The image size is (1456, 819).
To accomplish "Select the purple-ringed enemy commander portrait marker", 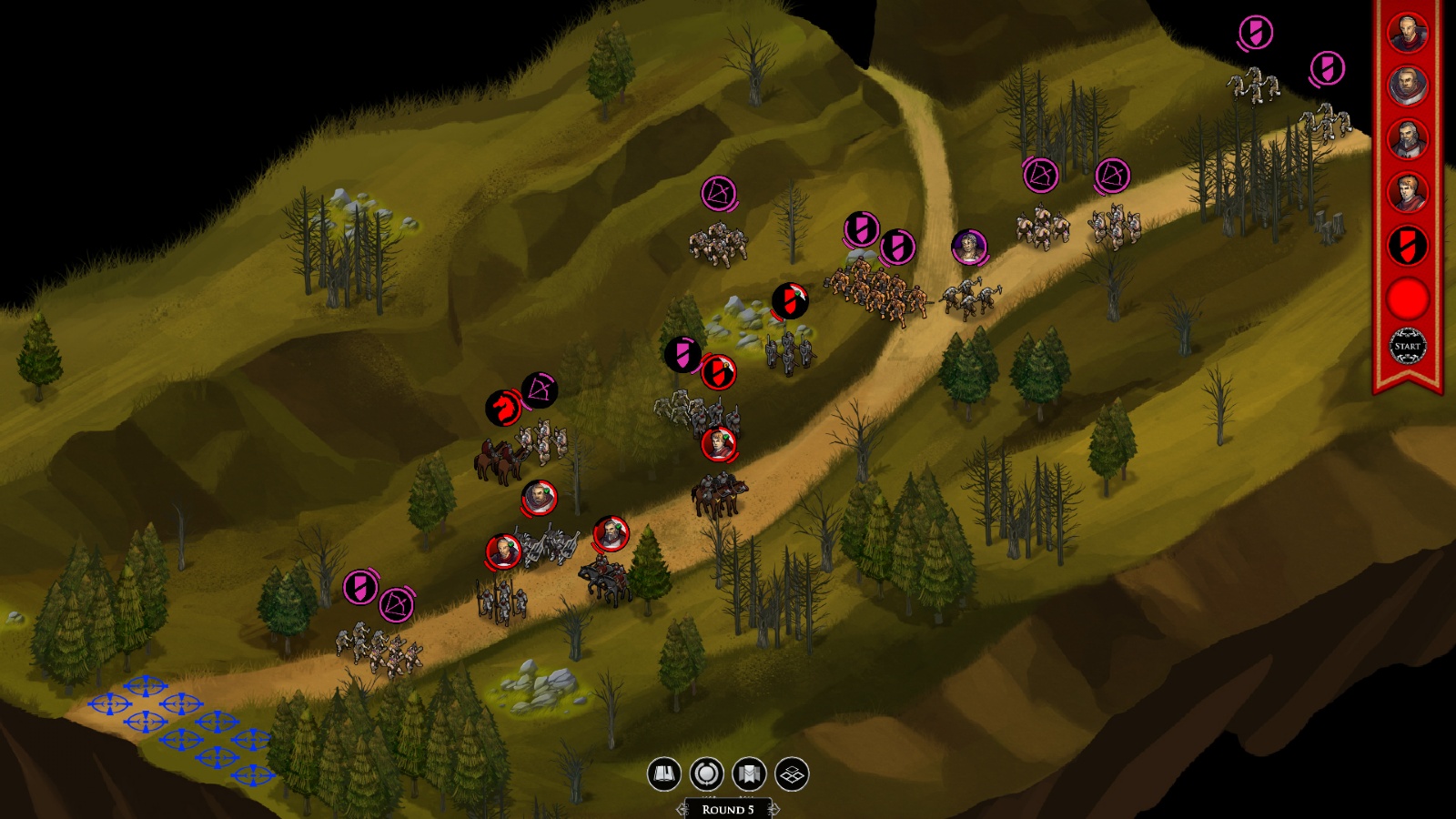I will [969, 246].
